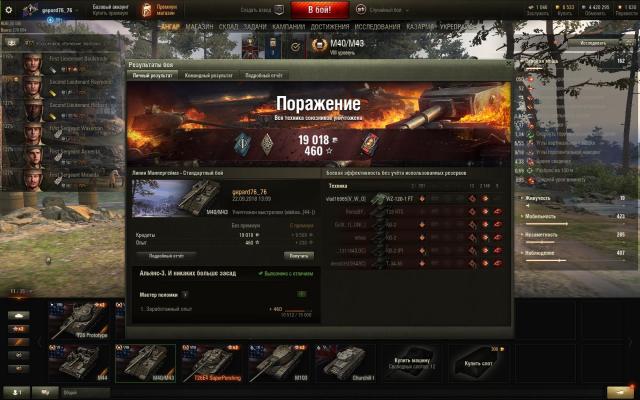Select the T26E4 SuperPershing tank in carousel
The height and width of the screenshot is (400, 640).
(213, 364)
